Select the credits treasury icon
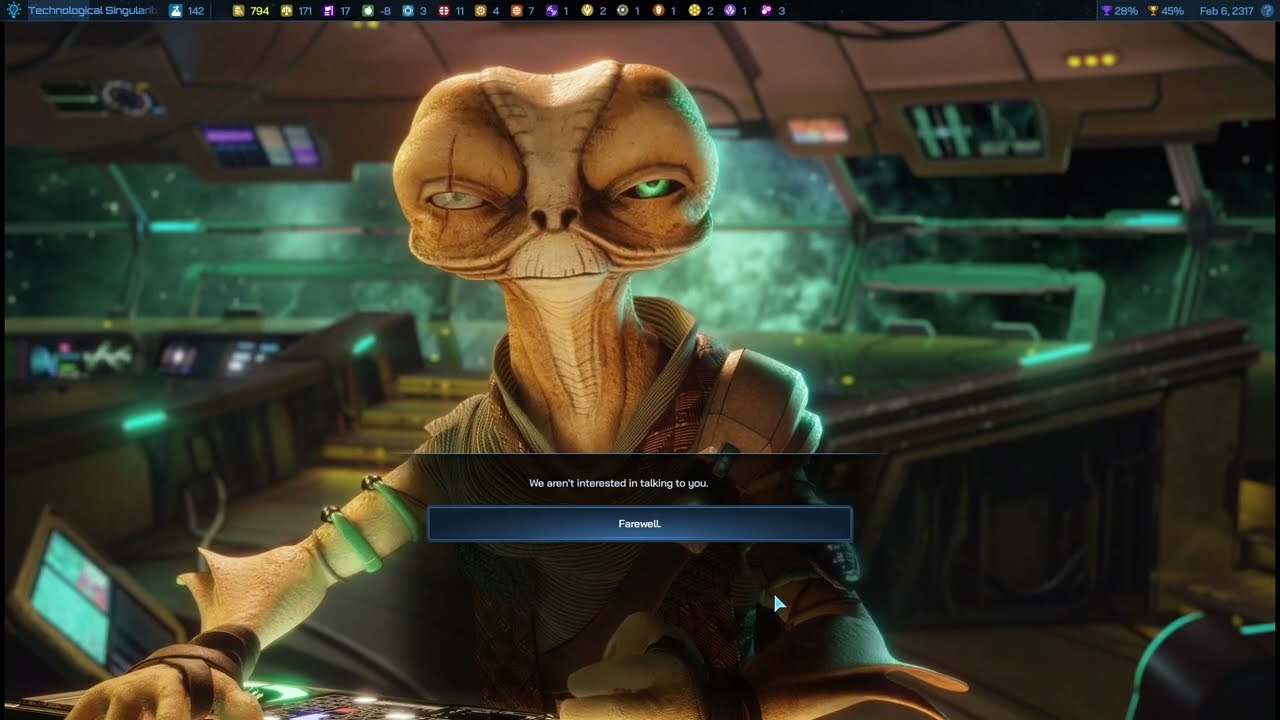This screenshot has width=1280, height=720. [x=238, y=11]
